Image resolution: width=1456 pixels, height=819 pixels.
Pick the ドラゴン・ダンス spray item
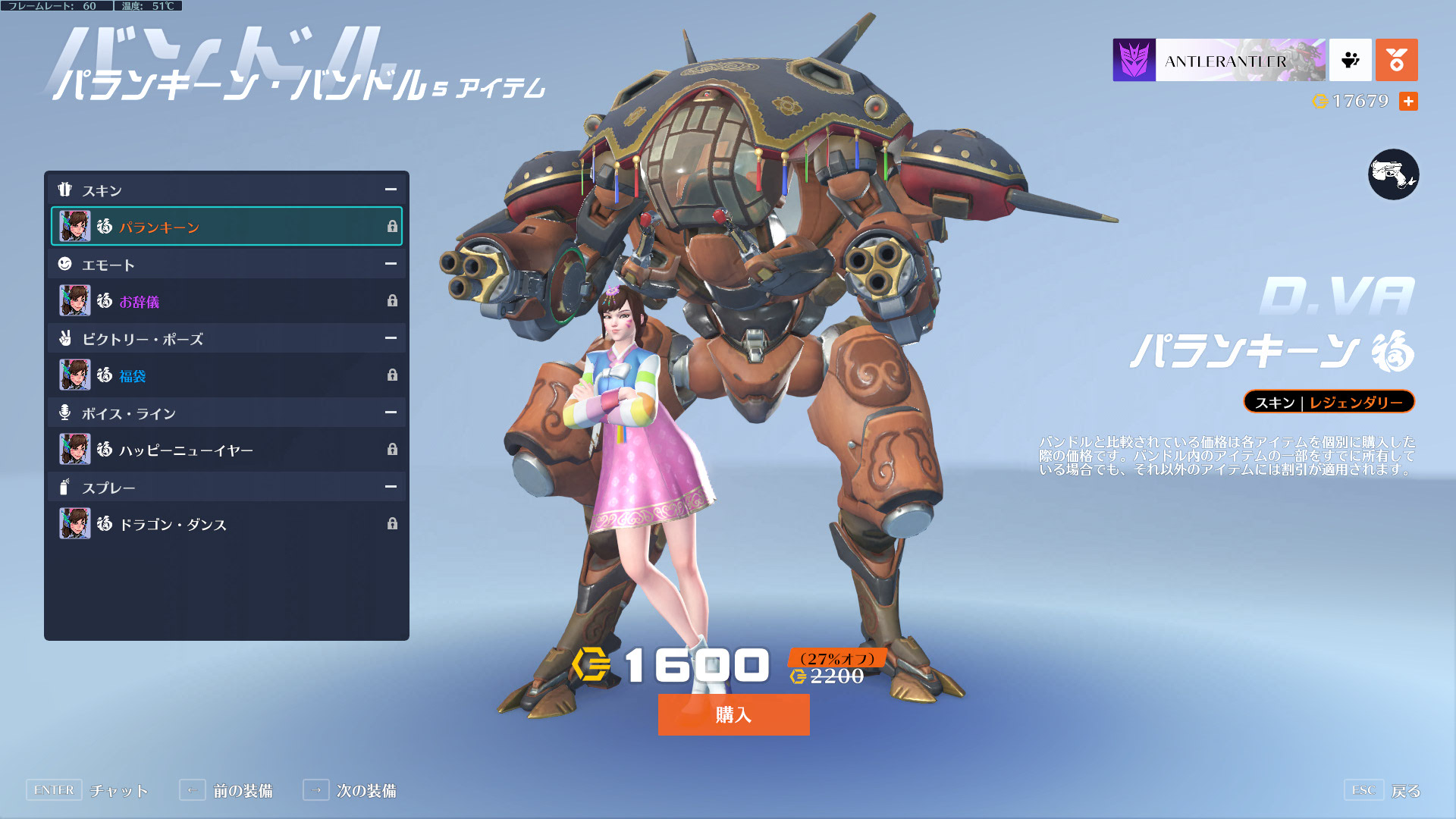click(226, 524)
